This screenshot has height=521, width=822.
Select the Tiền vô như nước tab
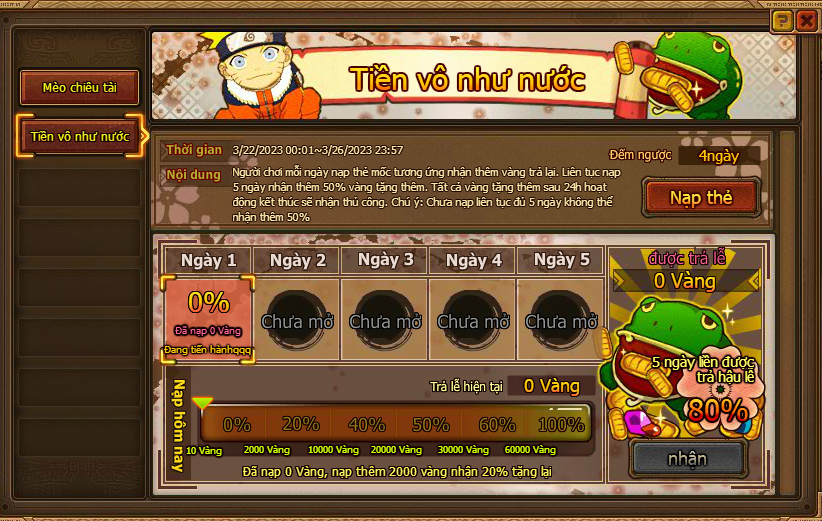point(80,136)
